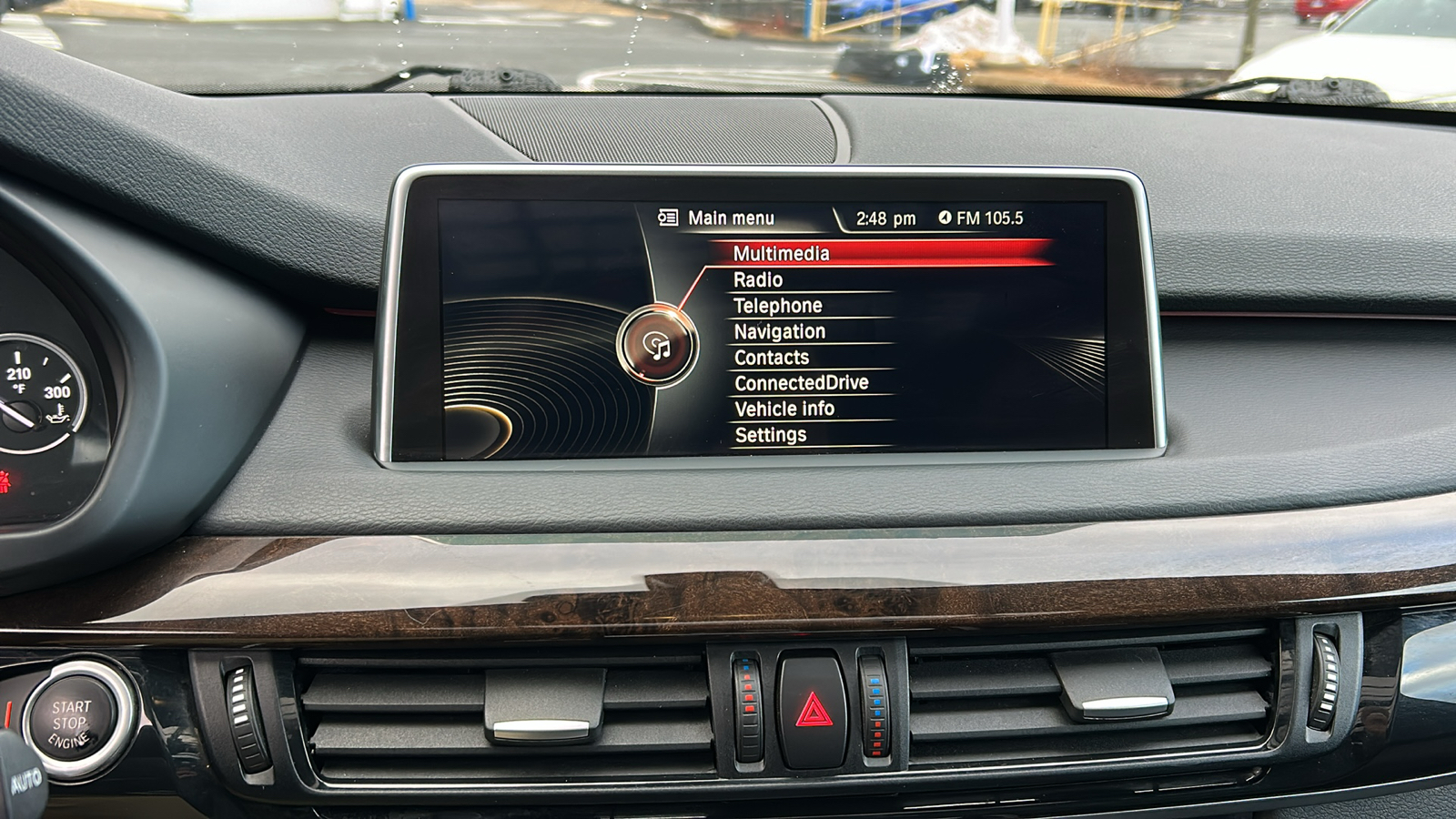Open the Settings menu
This screenshot has width=1456, height=819.
click(x=770, y=435)
